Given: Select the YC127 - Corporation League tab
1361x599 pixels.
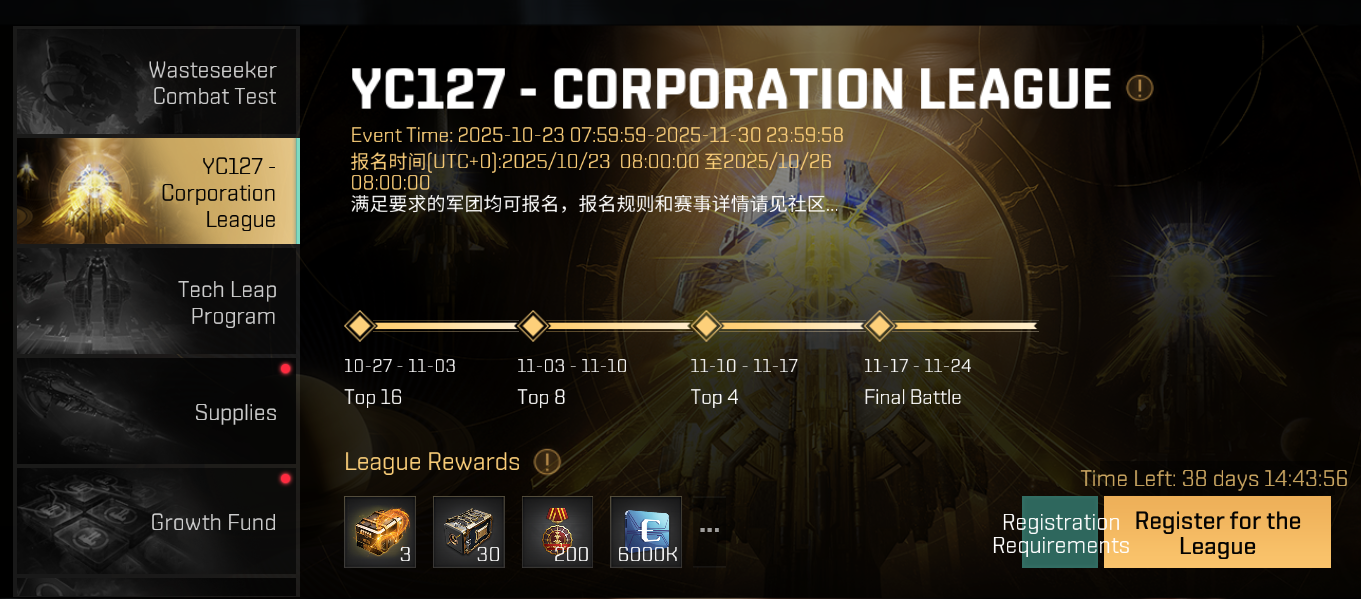Looking at the screenshot, I should pos(157,192).
